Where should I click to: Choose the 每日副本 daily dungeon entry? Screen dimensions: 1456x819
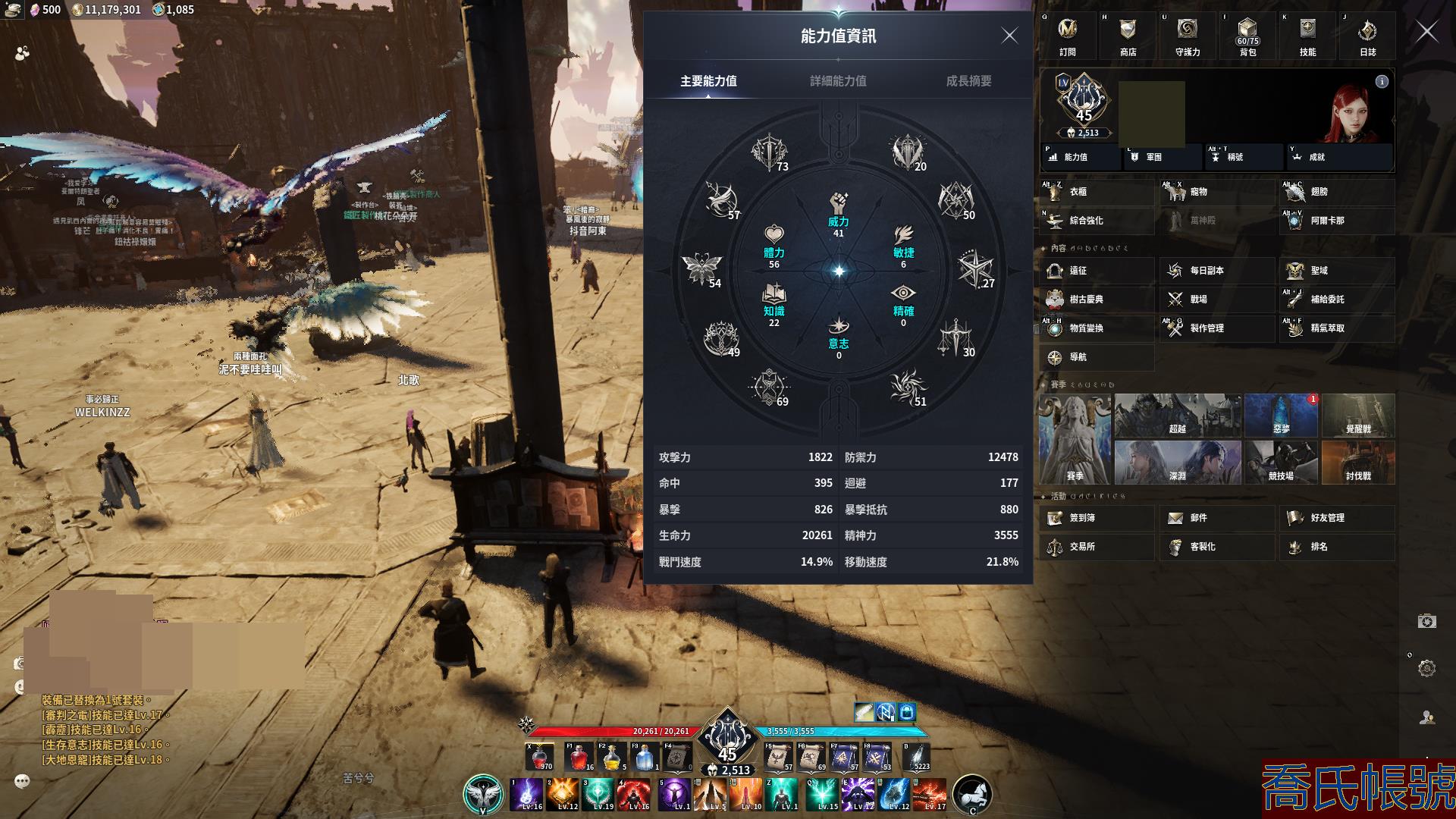click(x=1216, y=271)
